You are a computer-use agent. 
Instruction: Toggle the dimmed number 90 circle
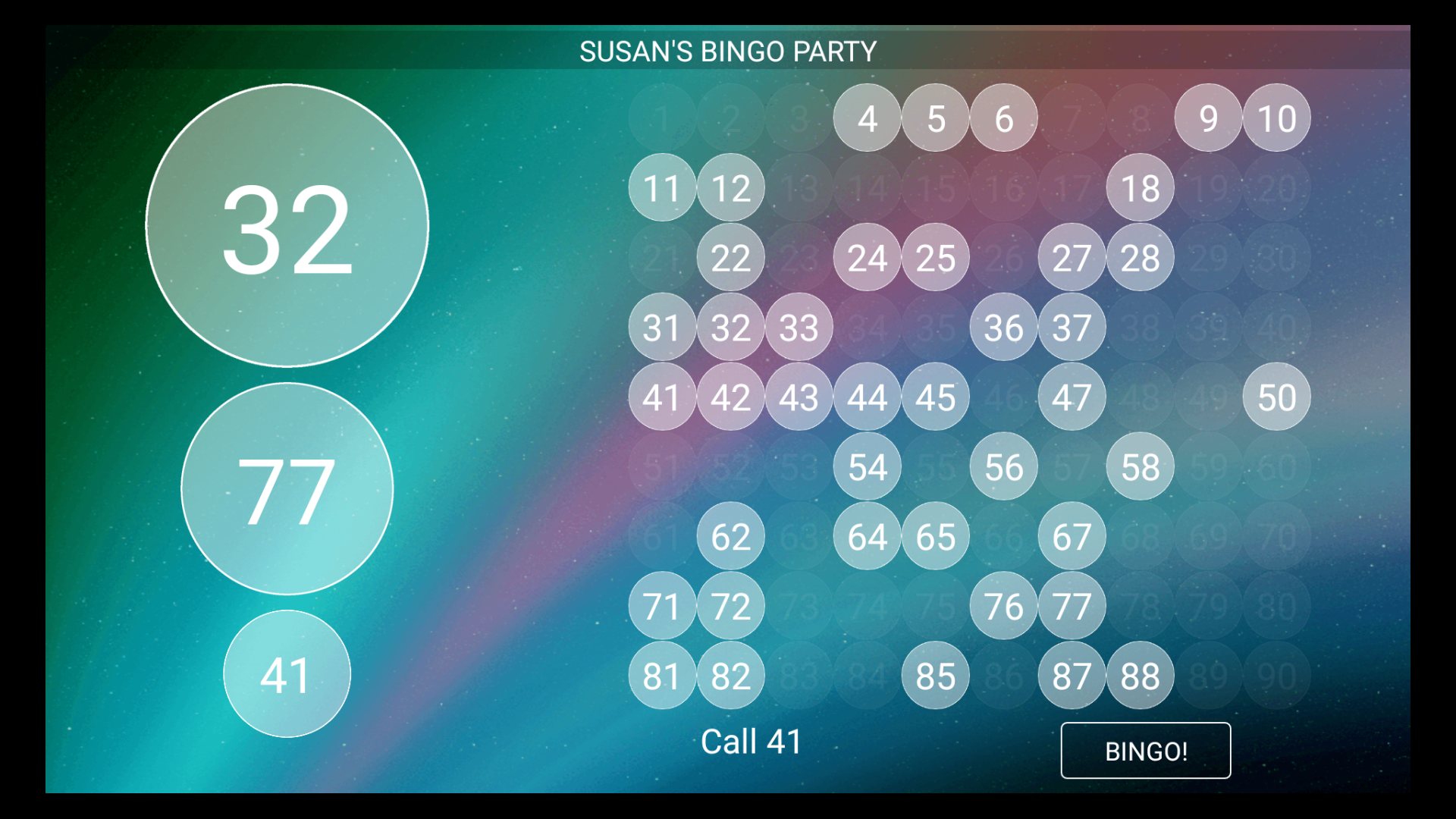click(1276, 675)
